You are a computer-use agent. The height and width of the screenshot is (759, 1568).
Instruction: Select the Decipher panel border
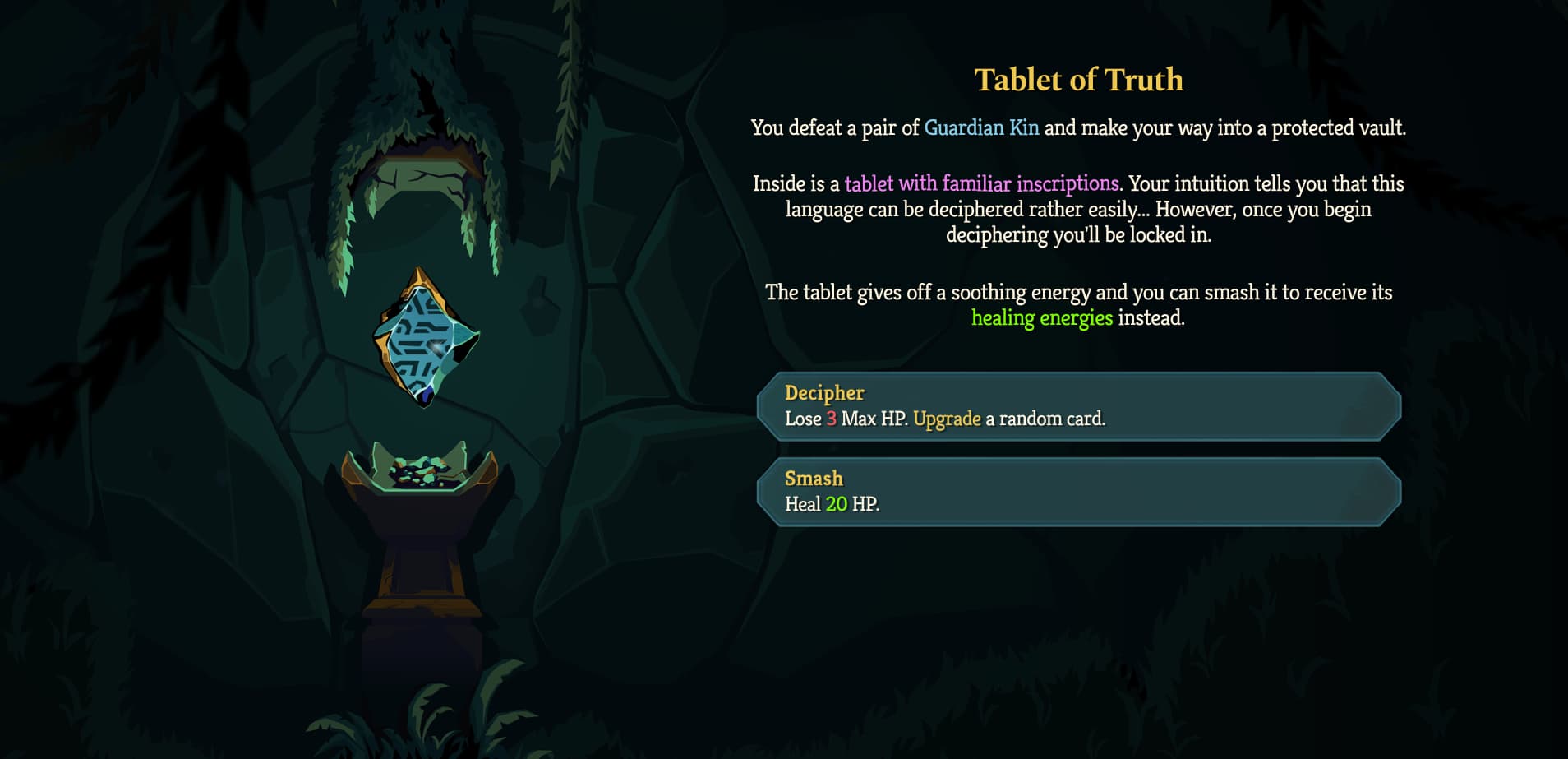(1077, 374)
